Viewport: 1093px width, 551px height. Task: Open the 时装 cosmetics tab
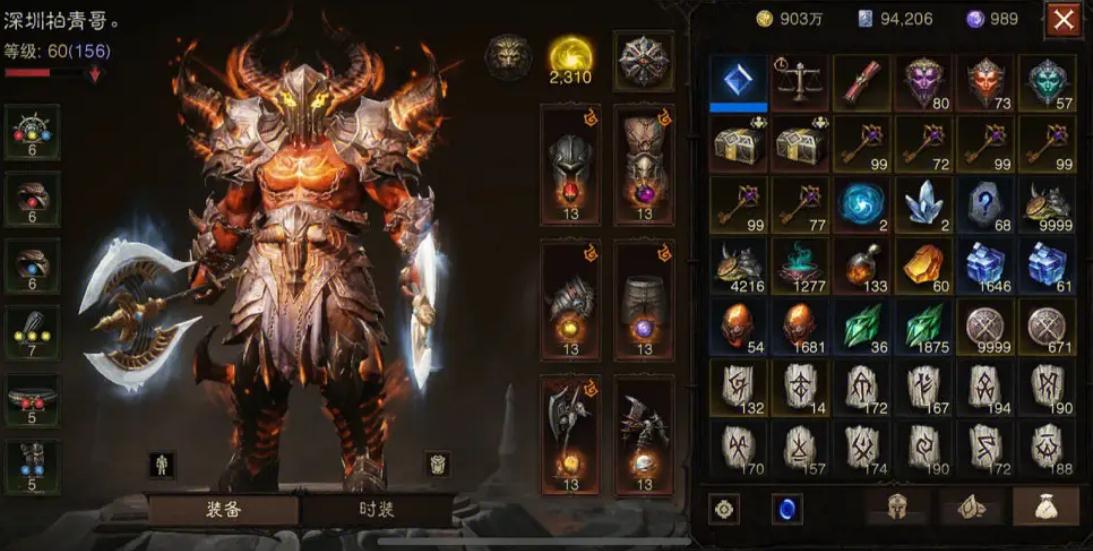click(x=377, y=509)
